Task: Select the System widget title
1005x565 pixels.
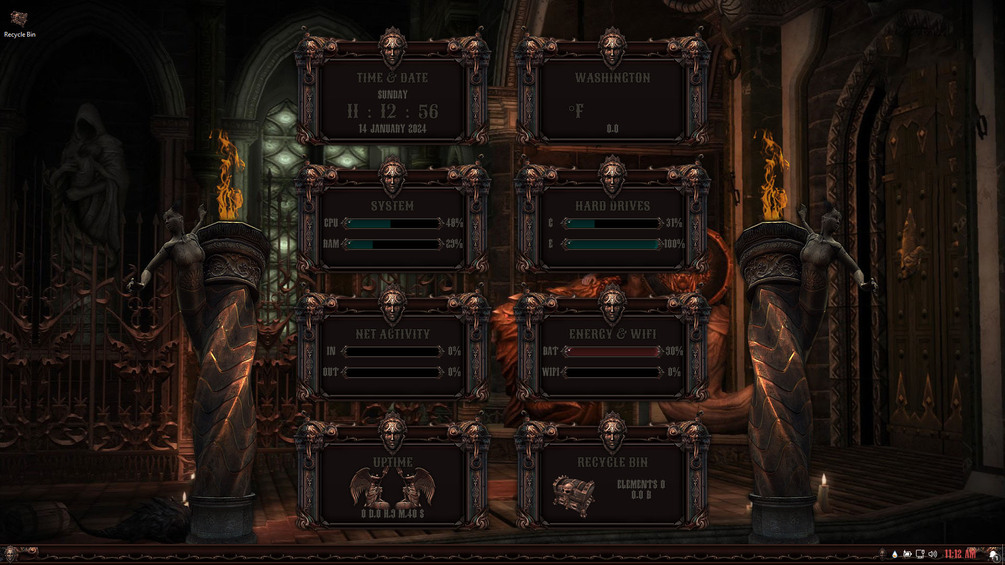Action: point(392,205)
